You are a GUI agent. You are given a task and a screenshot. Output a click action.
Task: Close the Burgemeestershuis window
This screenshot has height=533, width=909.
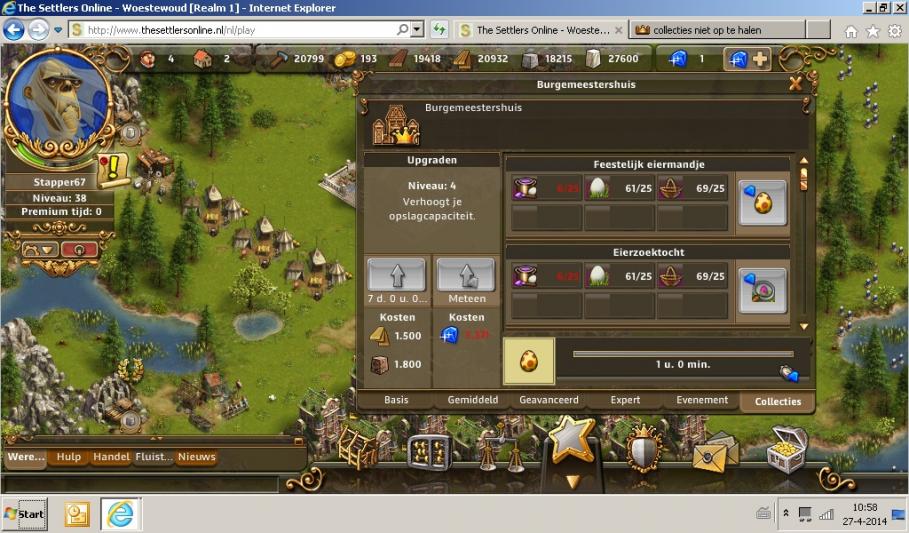796,84
